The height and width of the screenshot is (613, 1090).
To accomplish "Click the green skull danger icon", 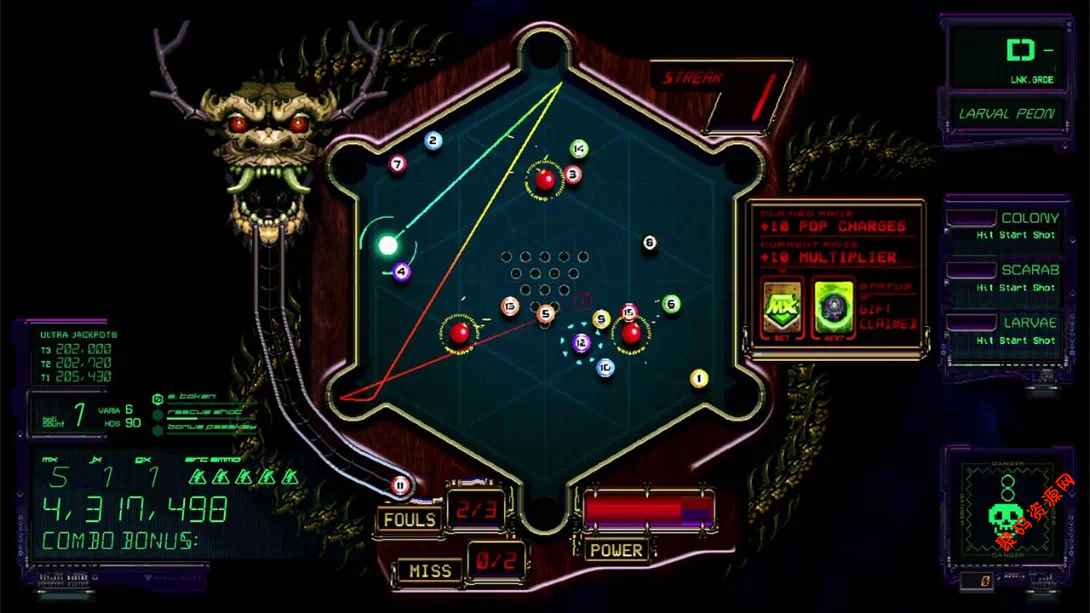I will (x=1006, y=516).
